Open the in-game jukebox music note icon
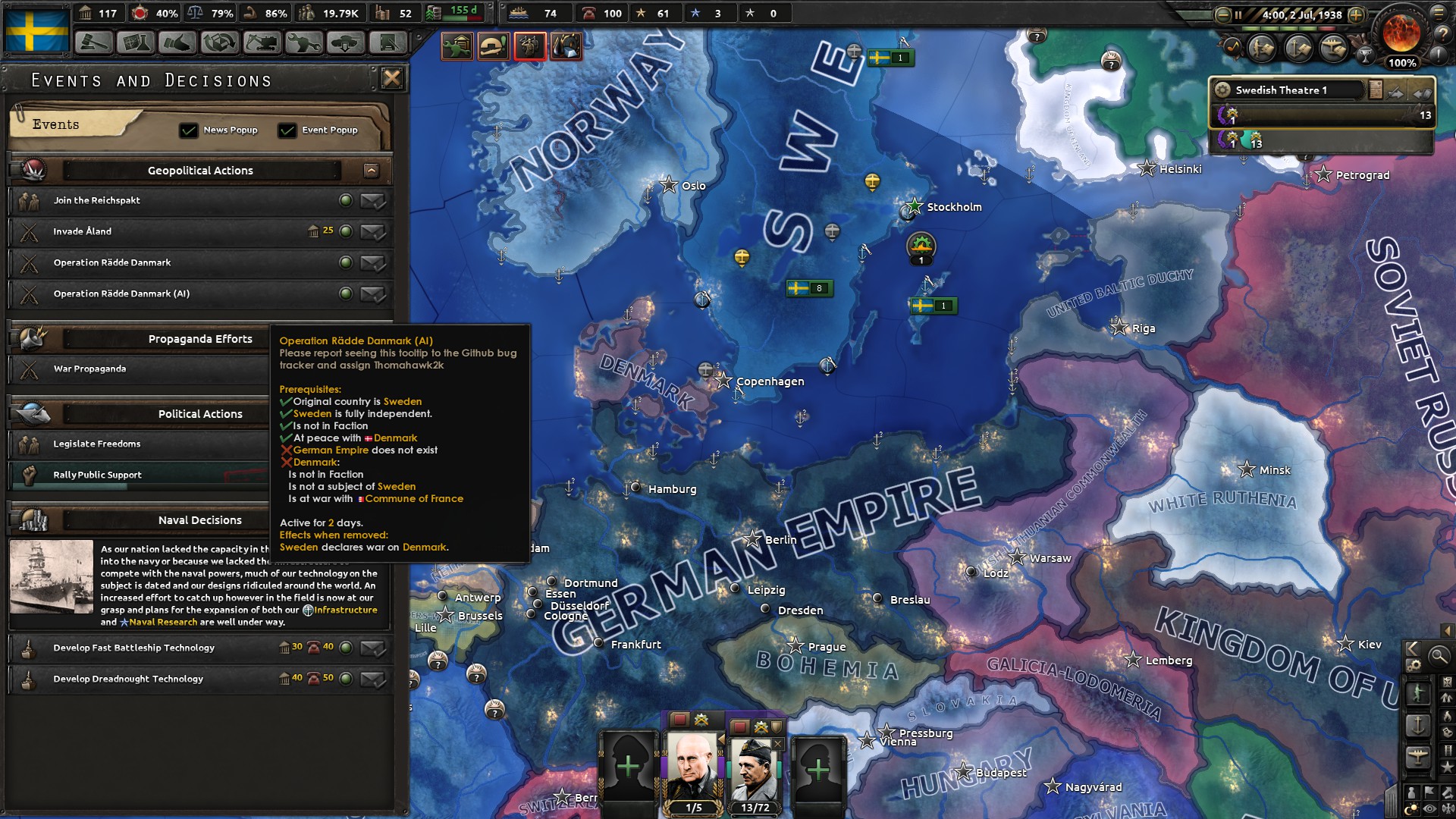 (1232, 49)
